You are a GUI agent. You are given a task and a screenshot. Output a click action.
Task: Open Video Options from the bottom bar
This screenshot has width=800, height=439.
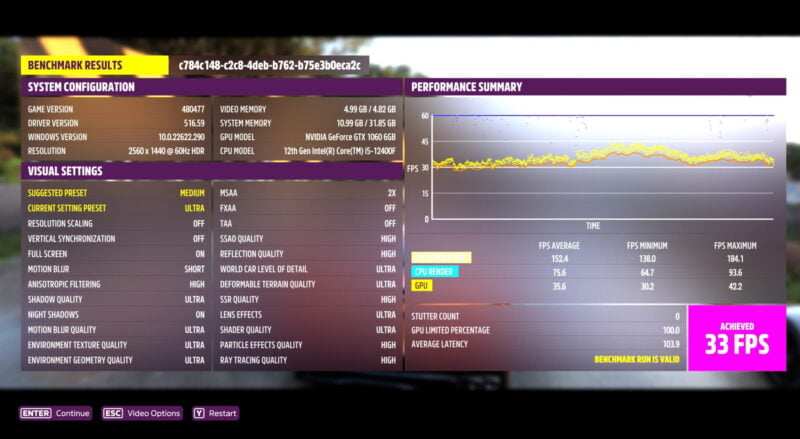pyautogui.click(x=140, y=413)
